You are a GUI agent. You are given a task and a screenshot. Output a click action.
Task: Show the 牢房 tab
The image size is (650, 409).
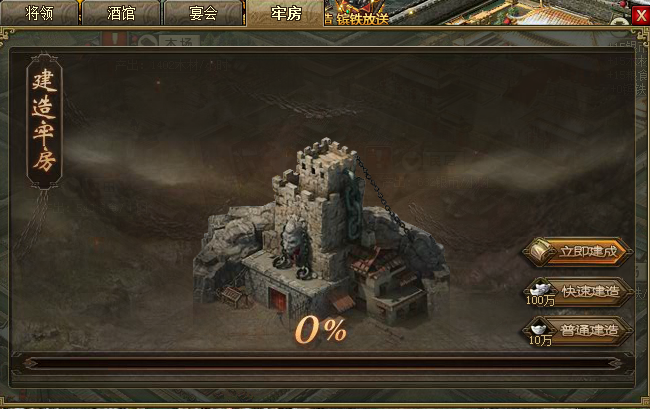(x=285, y=14)
